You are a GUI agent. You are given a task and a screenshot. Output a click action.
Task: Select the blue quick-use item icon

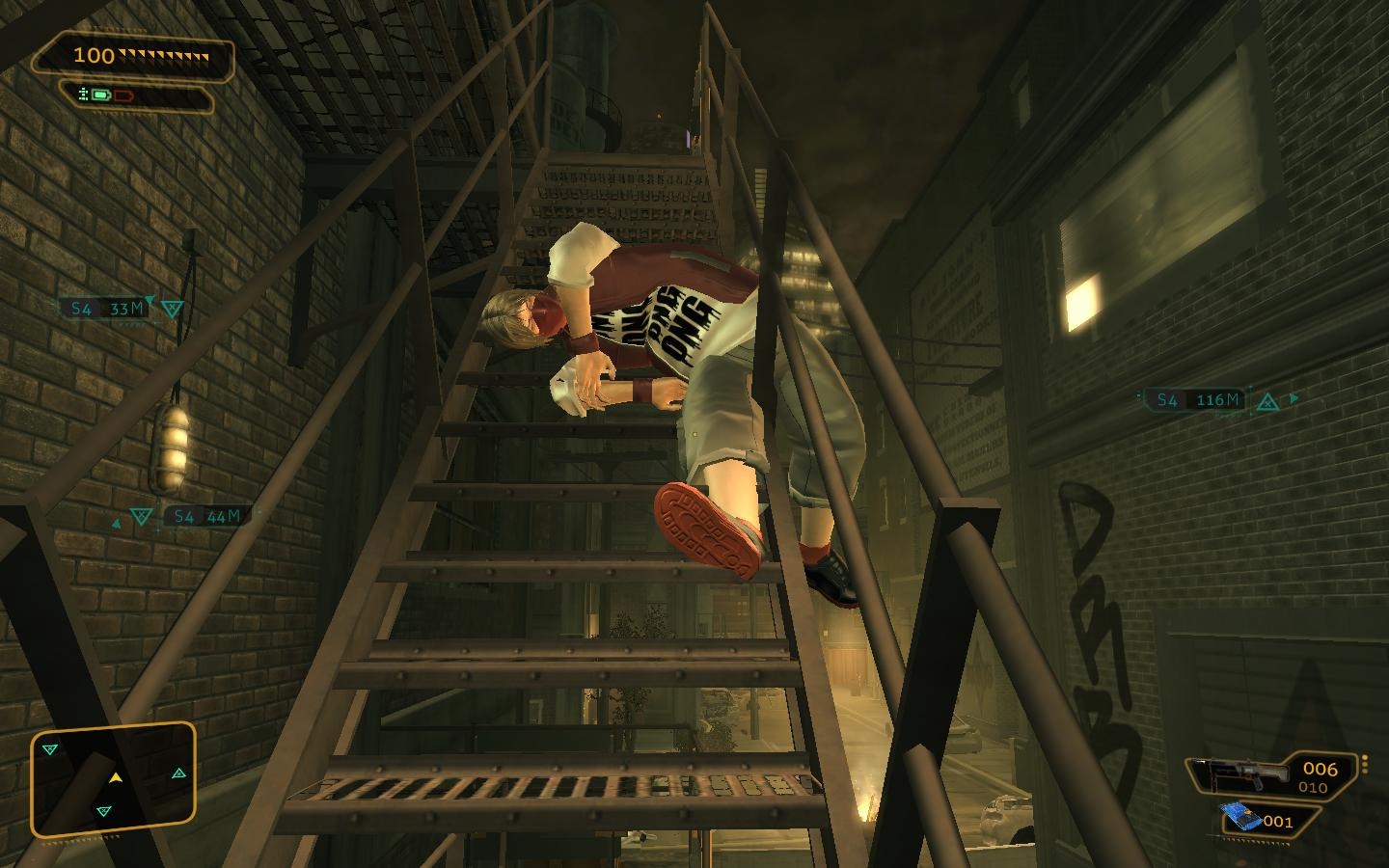[x=1241, y=818]
